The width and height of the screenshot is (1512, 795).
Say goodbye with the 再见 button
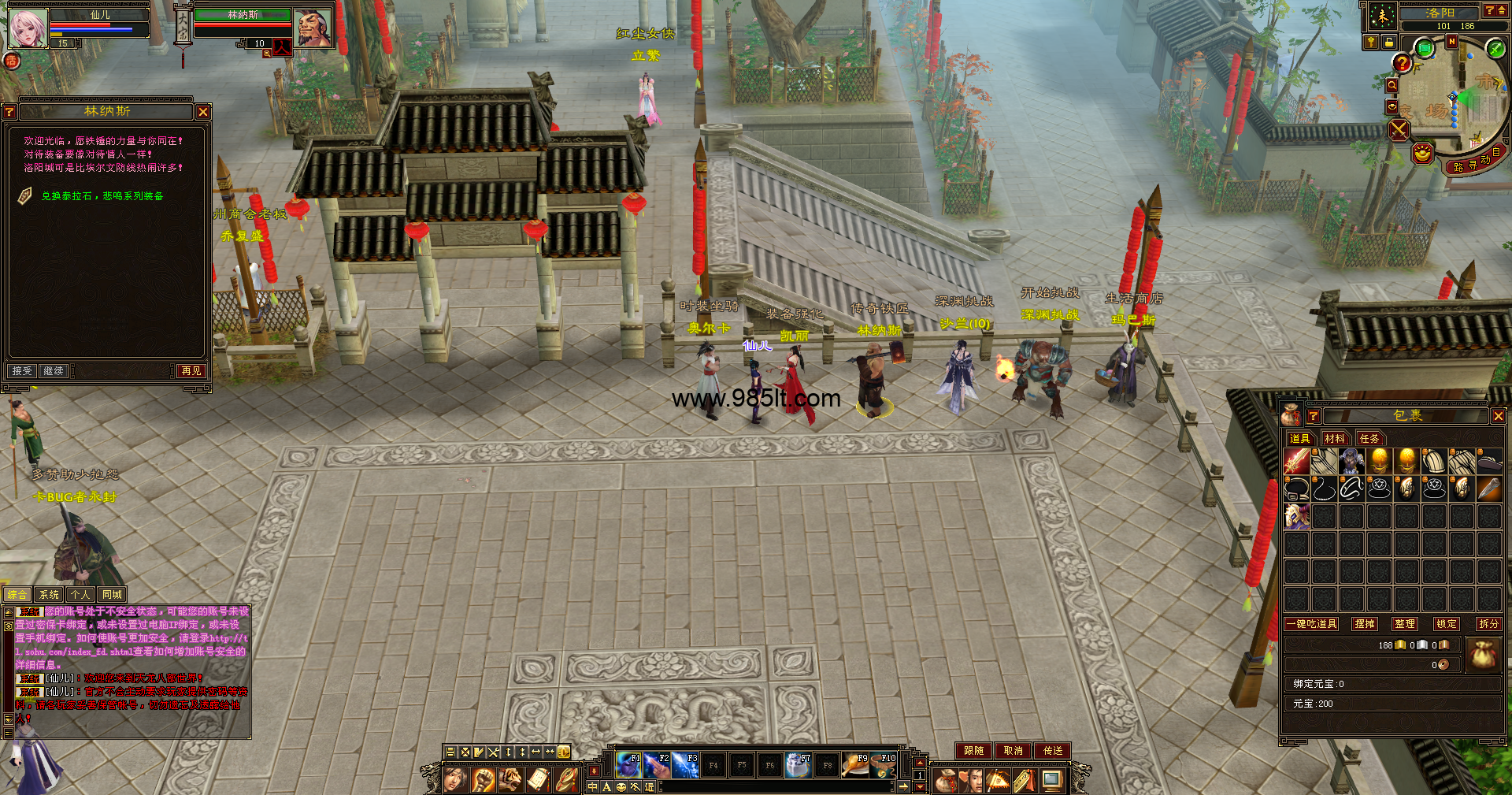pyautogui.click(x=191, y=370)
